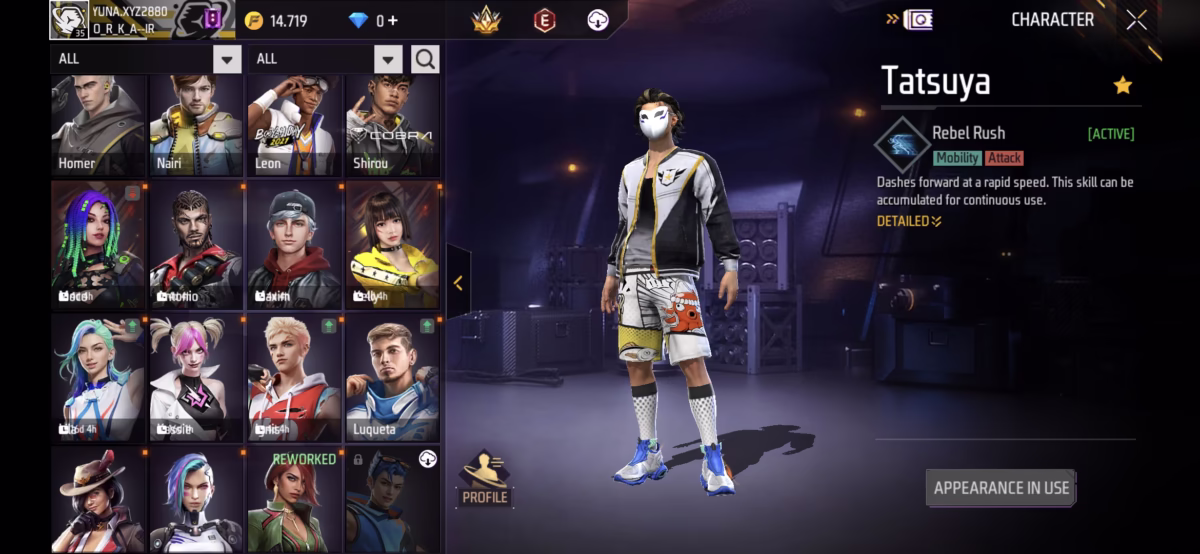Choose Nairi from the character list

[196, 127]
